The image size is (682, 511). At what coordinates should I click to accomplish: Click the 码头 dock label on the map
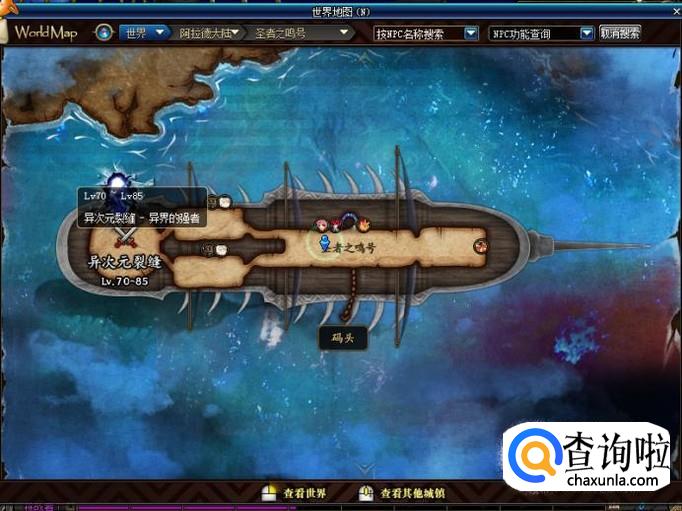click(x=343, y=338)
